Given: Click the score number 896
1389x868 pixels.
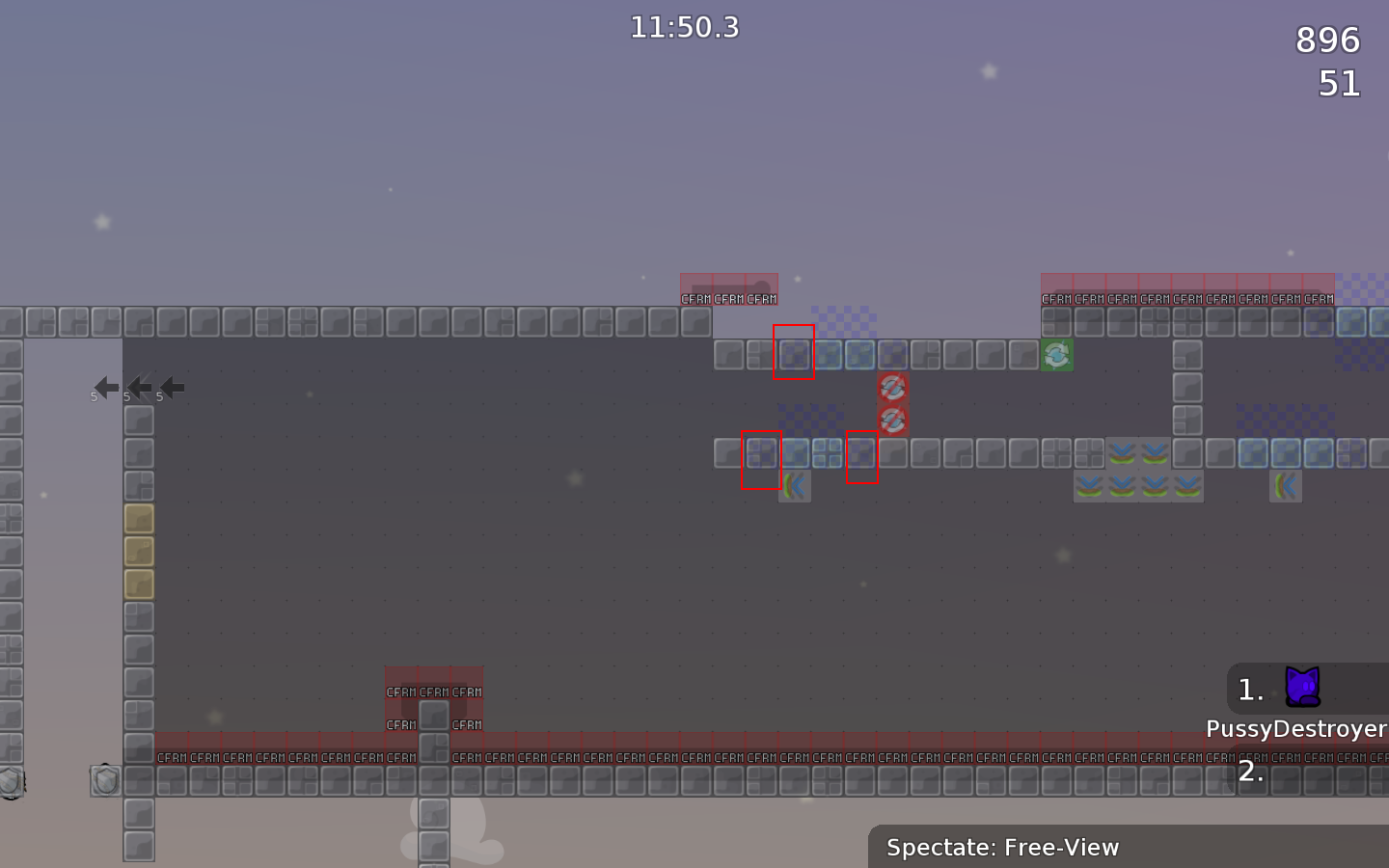Looking at the screenshot, I should [1326, 41].
